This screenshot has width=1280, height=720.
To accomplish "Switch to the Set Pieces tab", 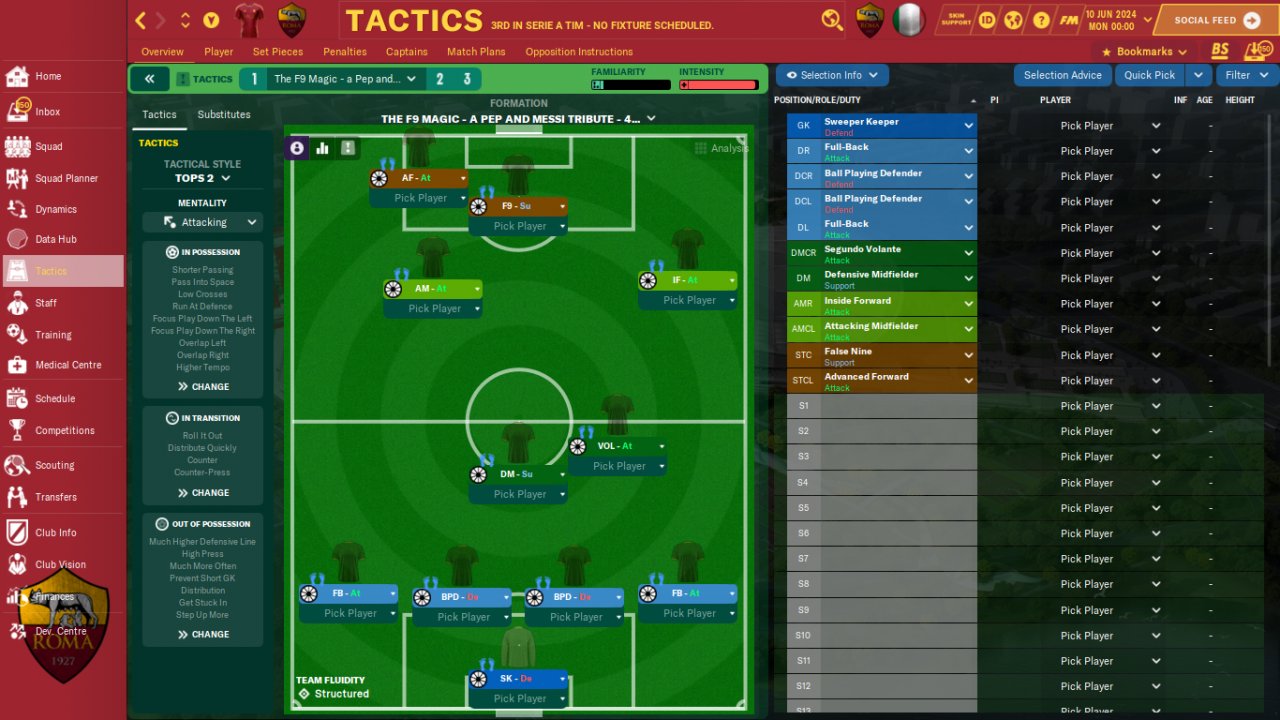I will pos(278,52).
